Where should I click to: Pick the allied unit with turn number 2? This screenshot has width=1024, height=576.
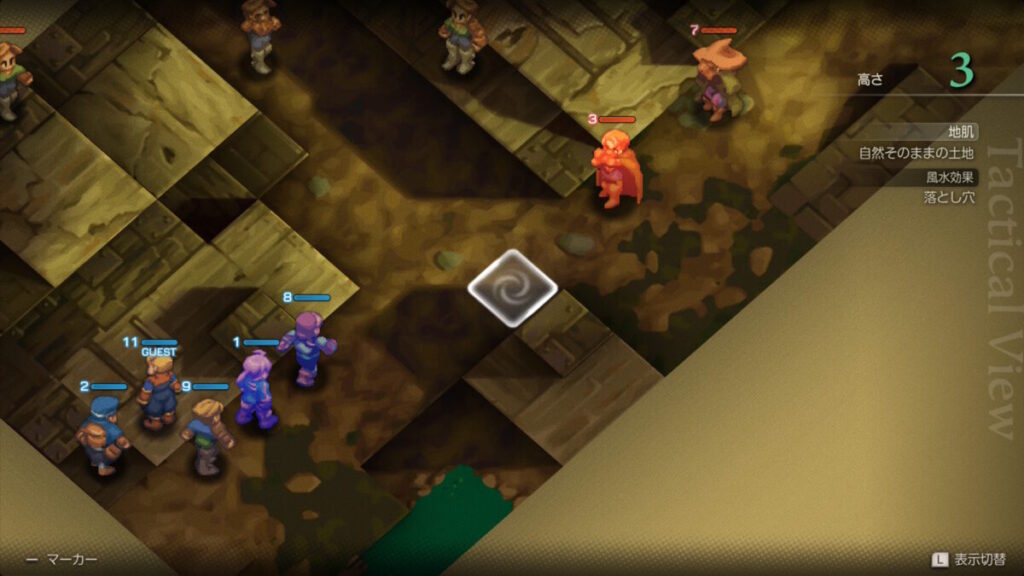click(103, 434)
